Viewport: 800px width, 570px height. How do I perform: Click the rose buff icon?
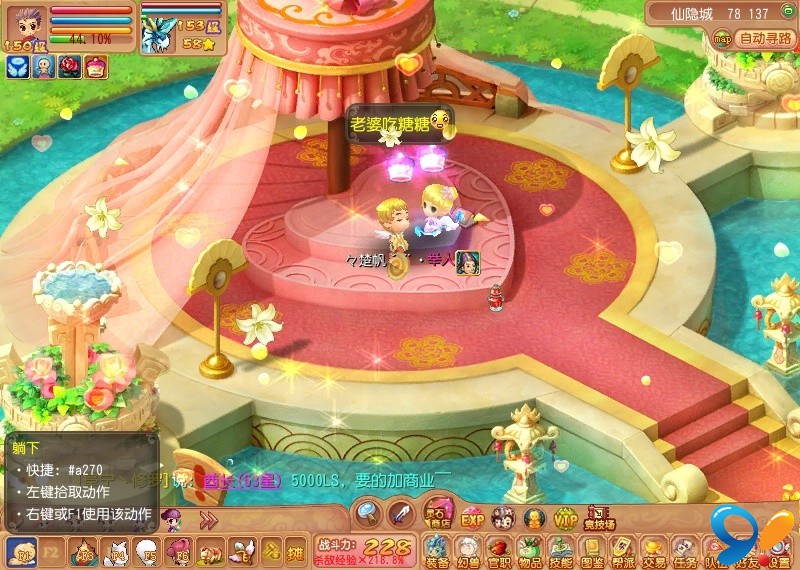(x=70, y=67)
